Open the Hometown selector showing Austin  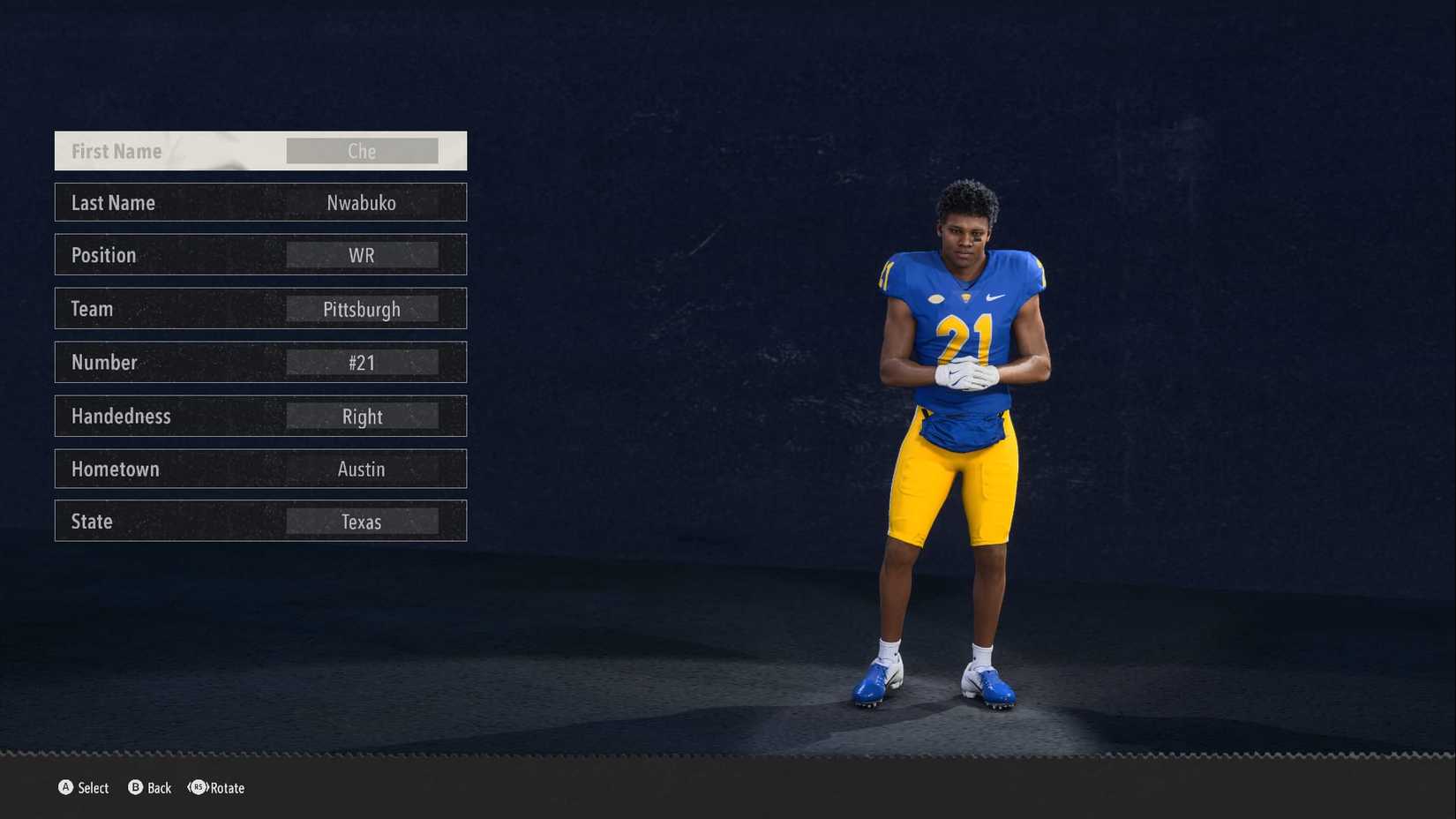click(x=362, y=469)
